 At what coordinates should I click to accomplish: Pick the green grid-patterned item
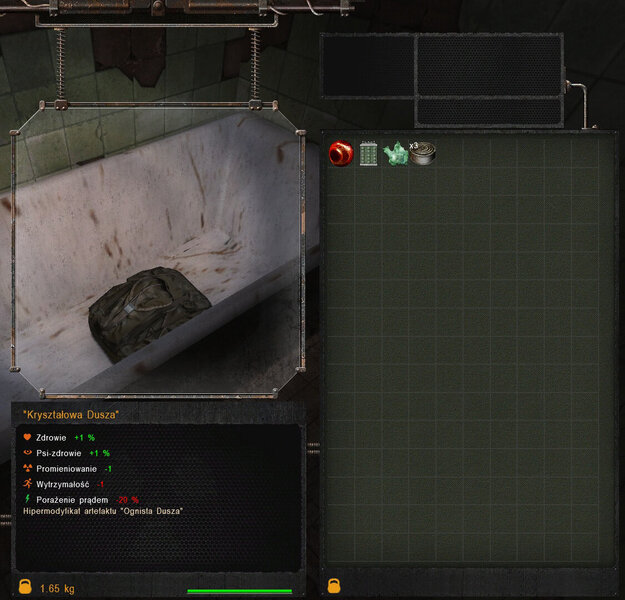coord(368,154)
